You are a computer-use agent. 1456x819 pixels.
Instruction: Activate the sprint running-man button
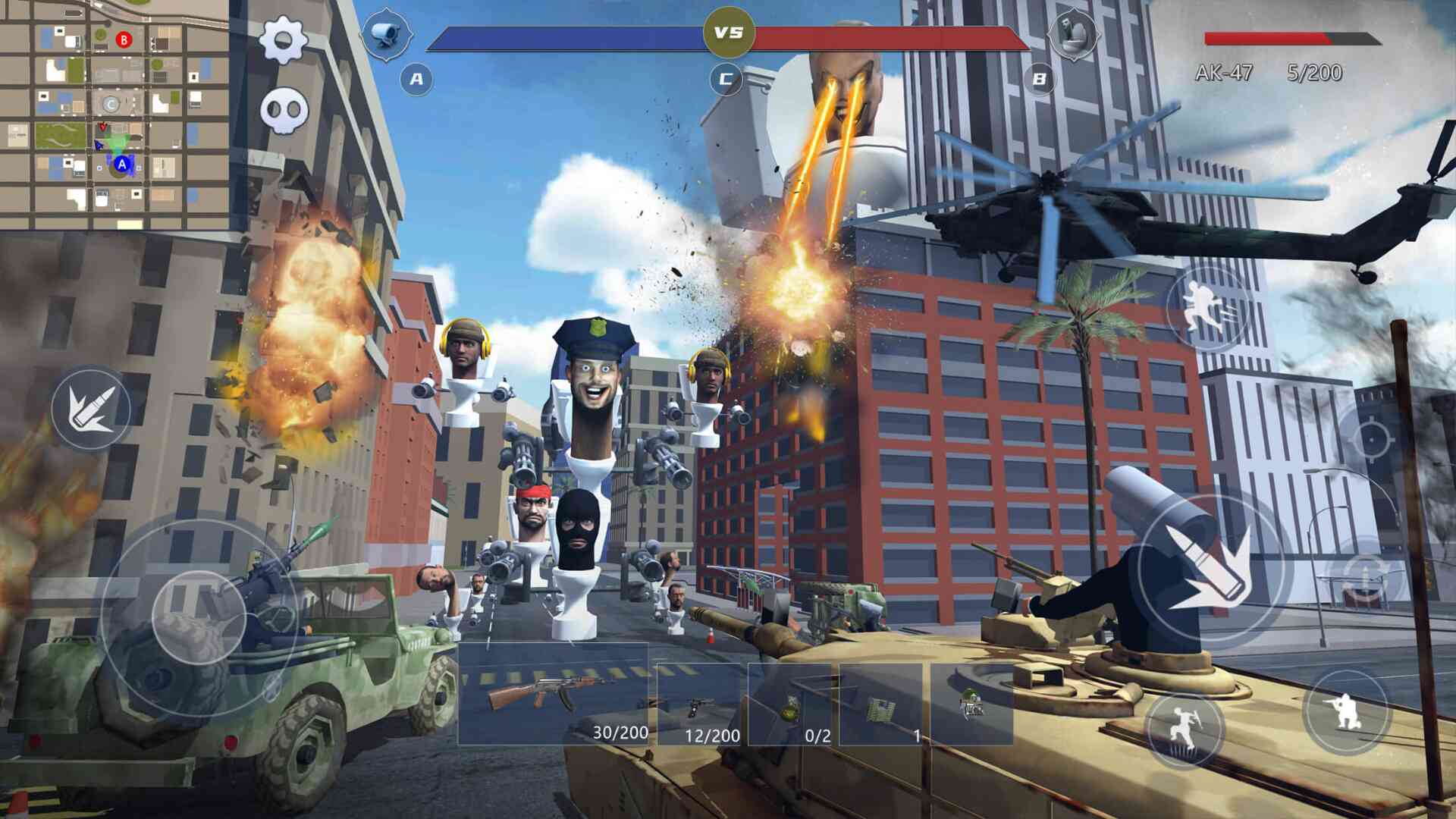pos(1208,308)
